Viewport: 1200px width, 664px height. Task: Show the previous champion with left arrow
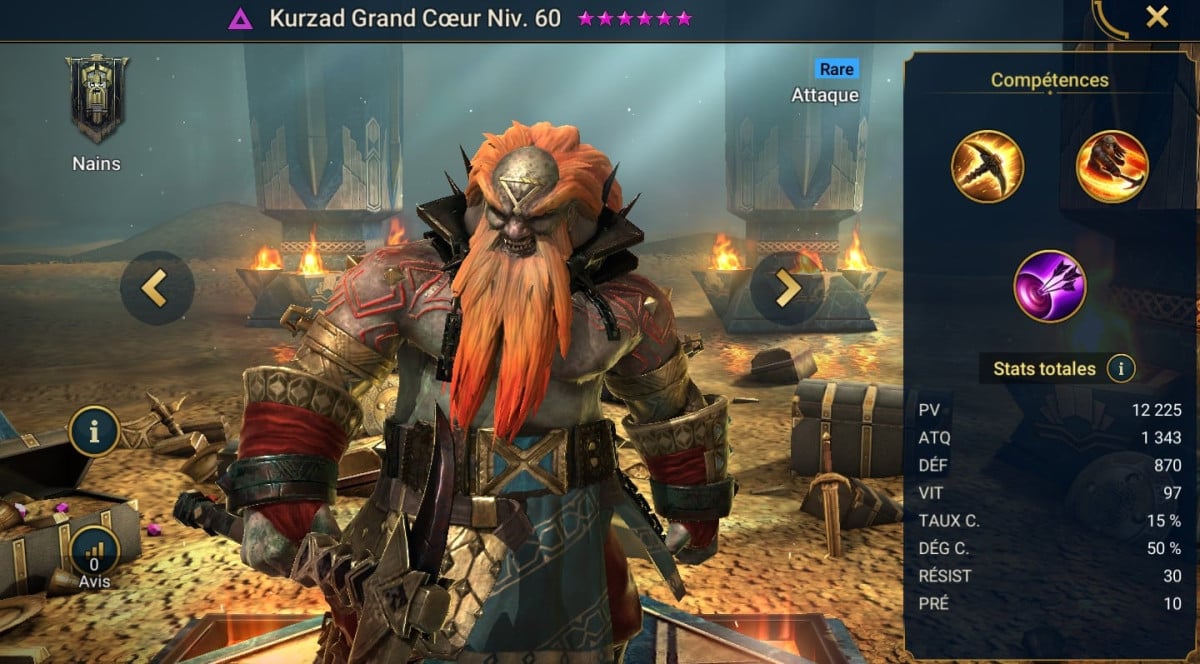coord(156,287)
